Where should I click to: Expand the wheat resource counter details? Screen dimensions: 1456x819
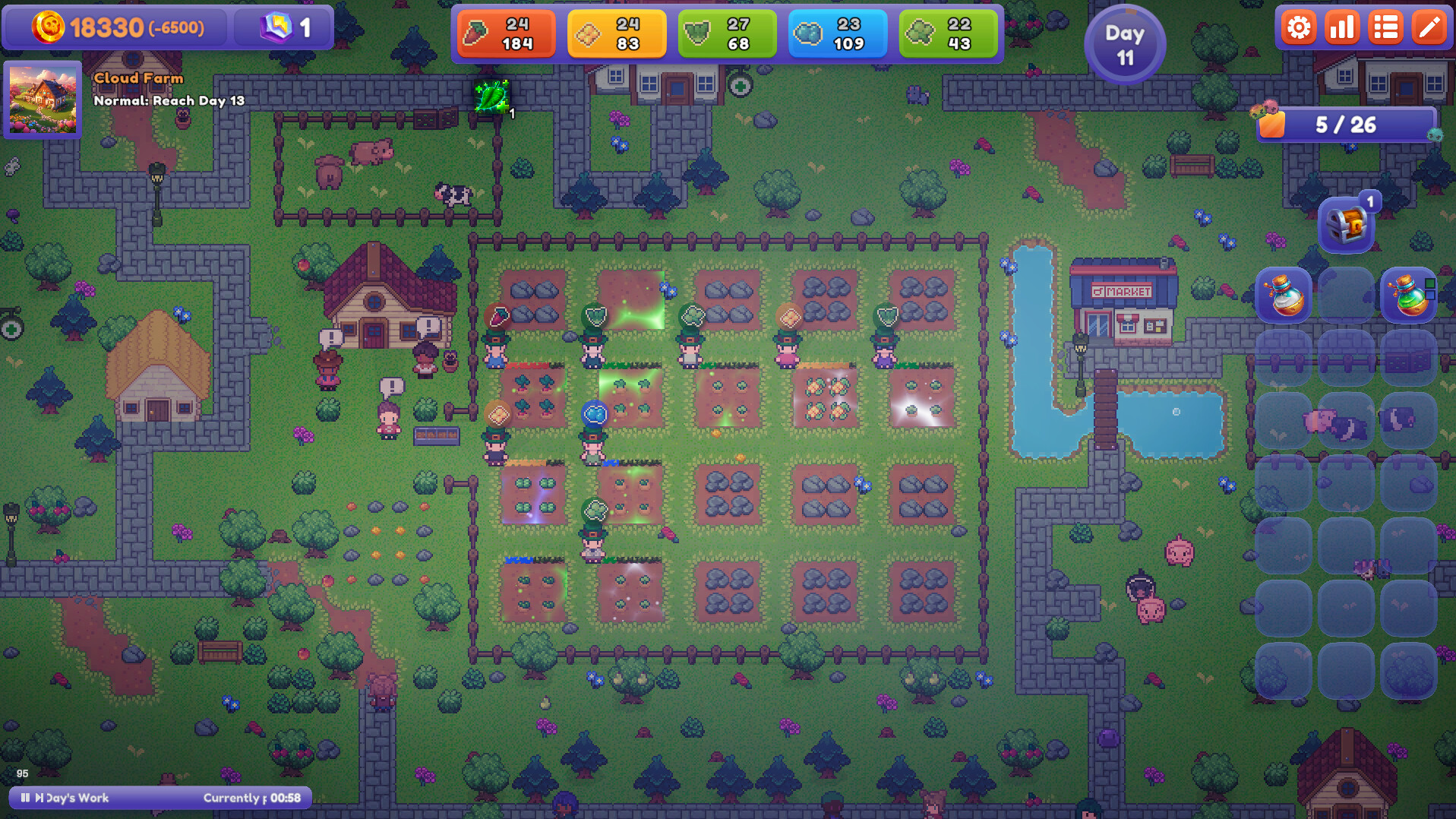pyautogui.click(x=617, y=33)
